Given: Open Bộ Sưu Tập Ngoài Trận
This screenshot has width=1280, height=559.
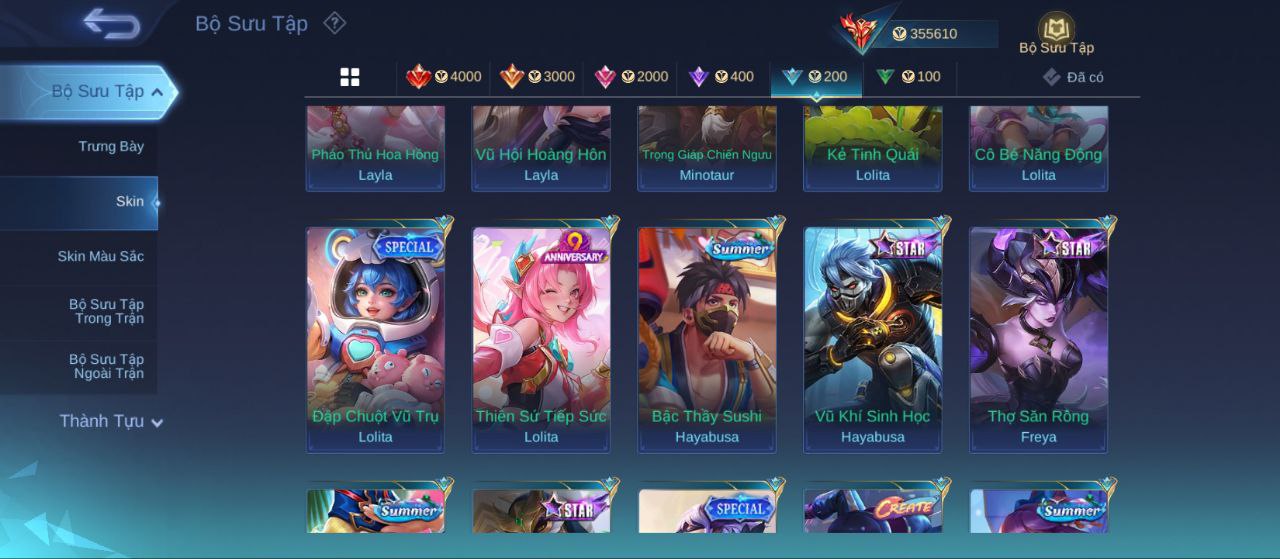Looking at the screenshot, I should coord(106,367).
